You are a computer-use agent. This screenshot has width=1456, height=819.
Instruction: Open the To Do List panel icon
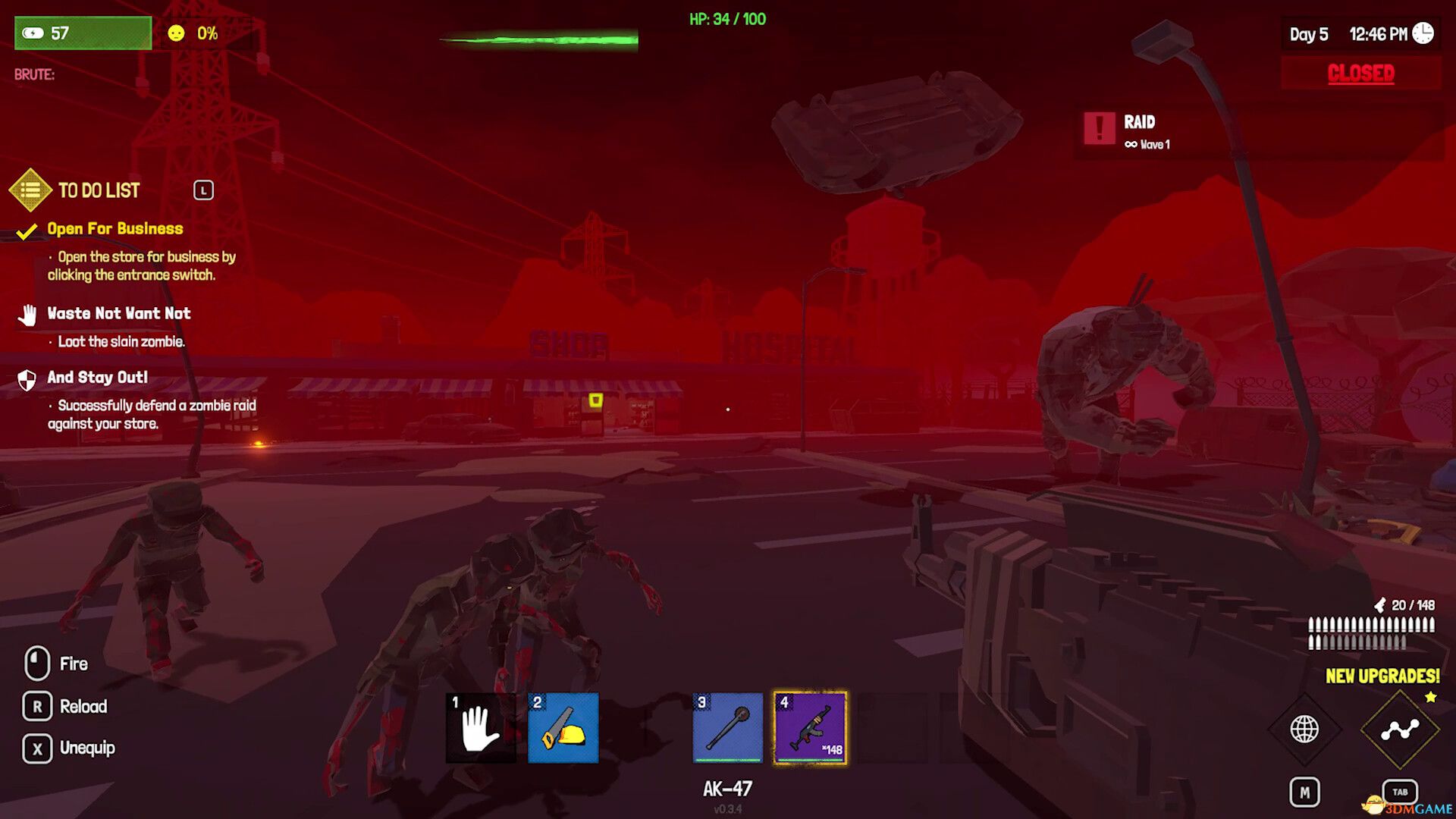click(x=30, y=190)
